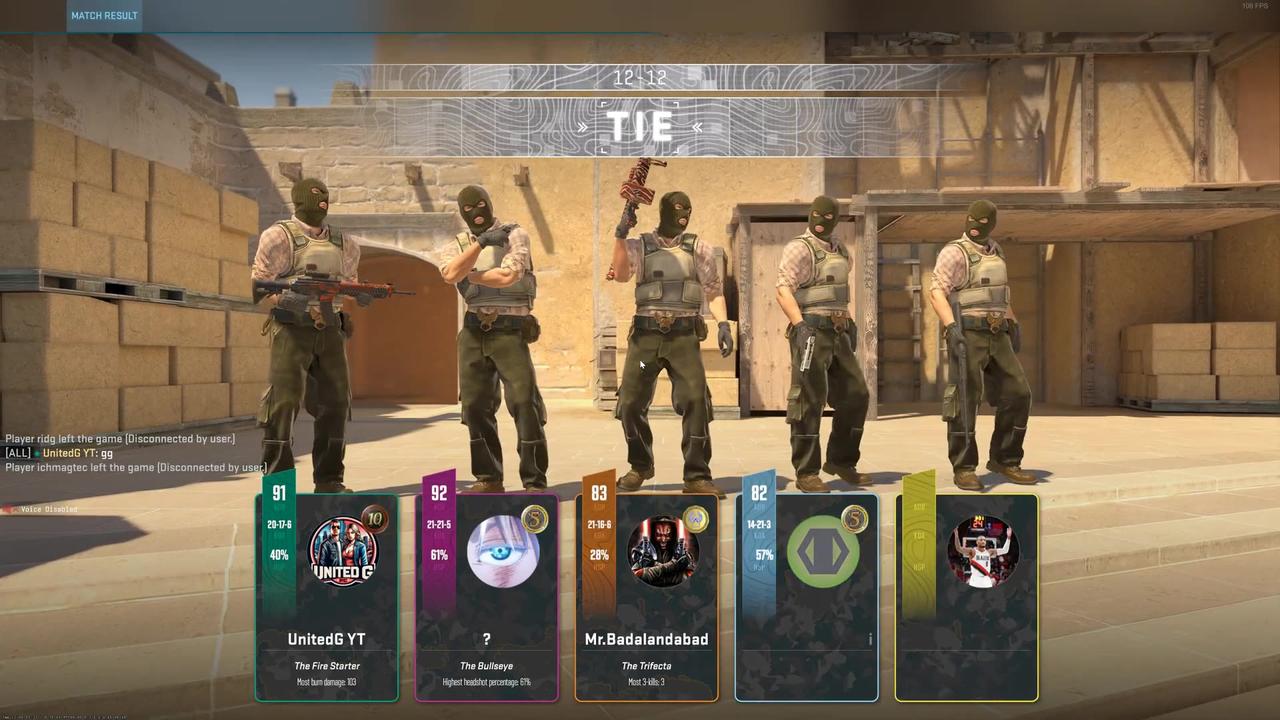Click the 12-12 score display
This screenshot has height=720, width=1280.
640,77
